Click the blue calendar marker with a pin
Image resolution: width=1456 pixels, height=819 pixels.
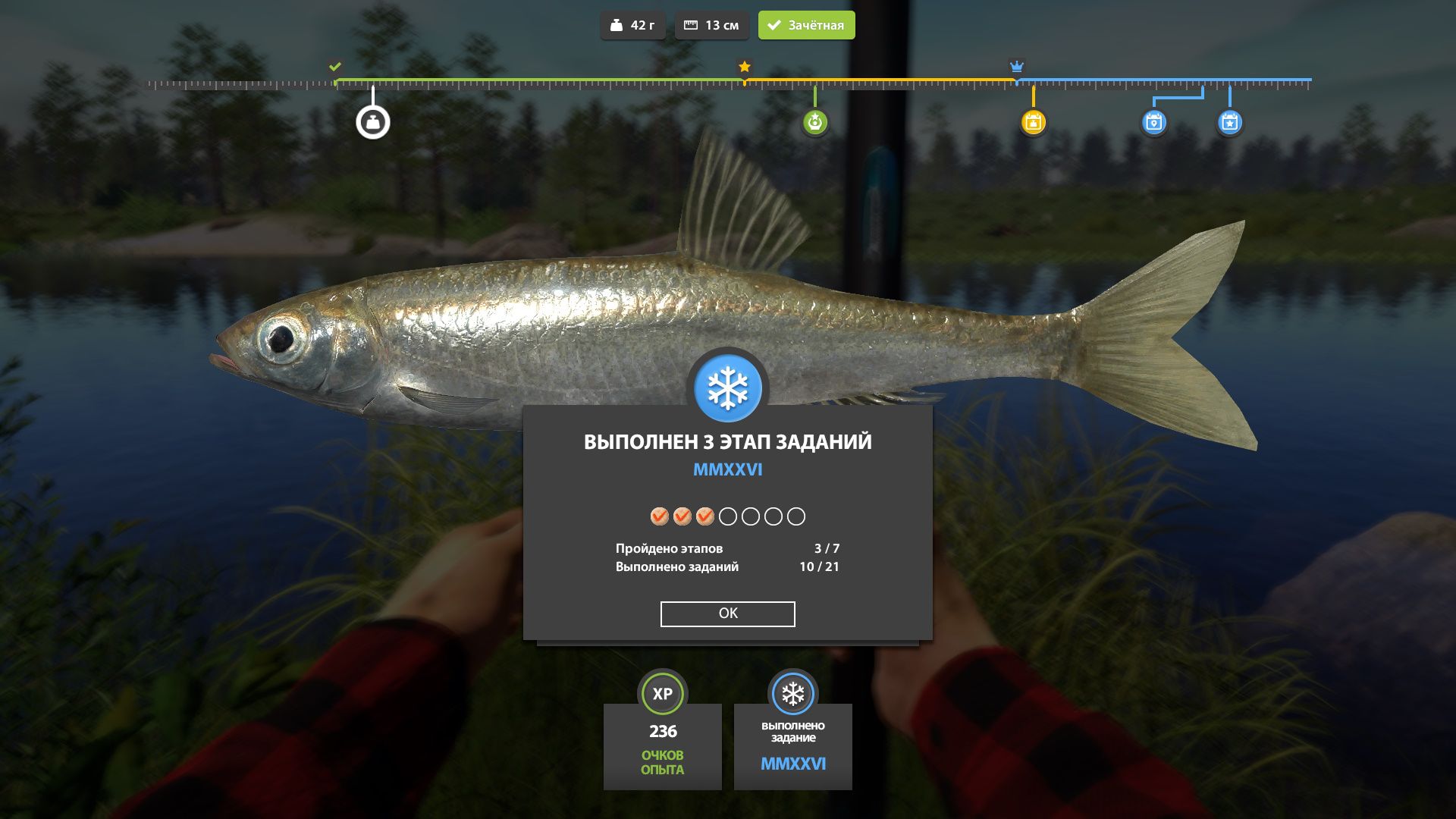coord(1153,122)
